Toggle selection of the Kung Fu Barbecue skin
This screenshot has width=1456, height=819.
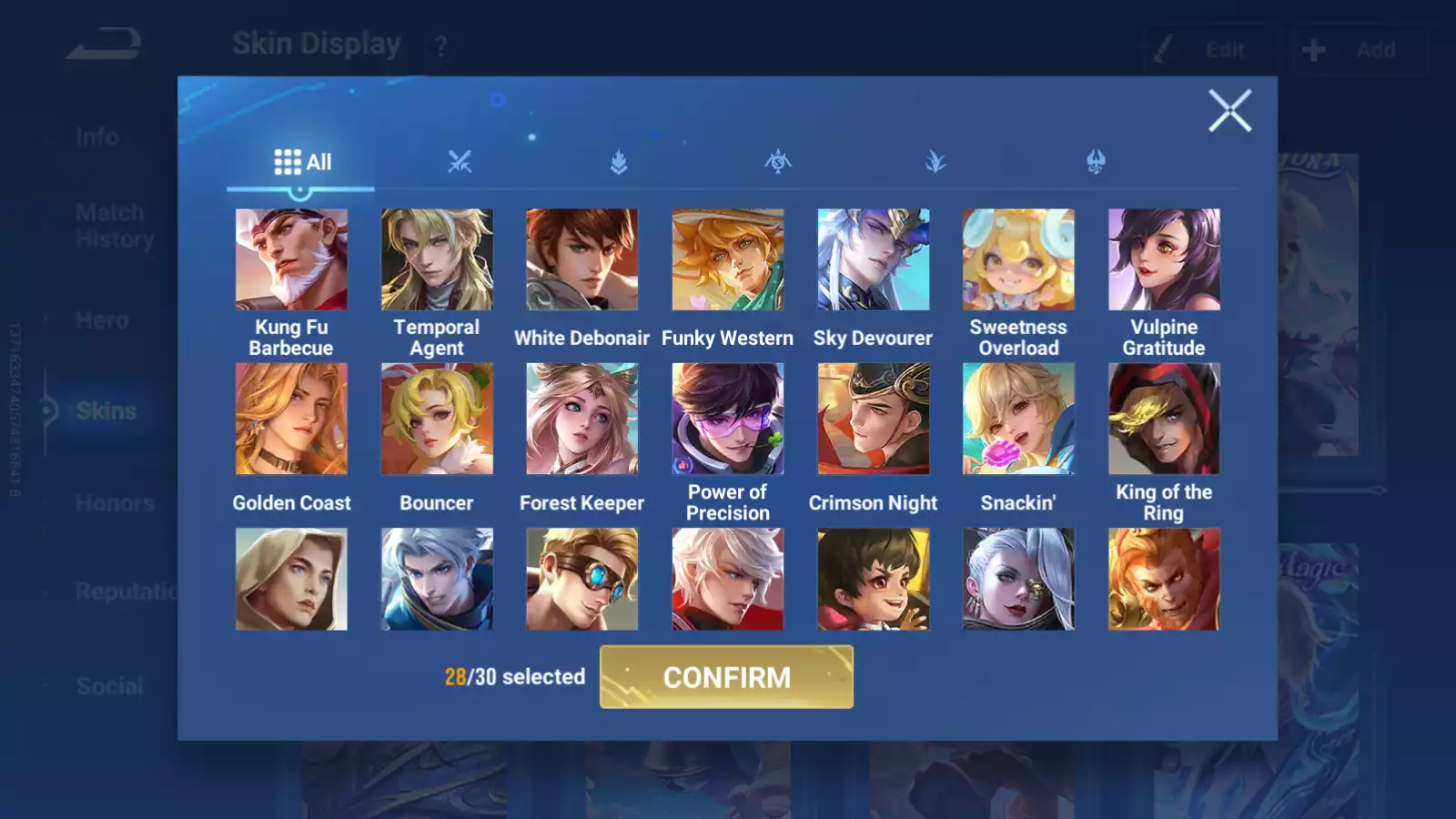pos(291,259)
